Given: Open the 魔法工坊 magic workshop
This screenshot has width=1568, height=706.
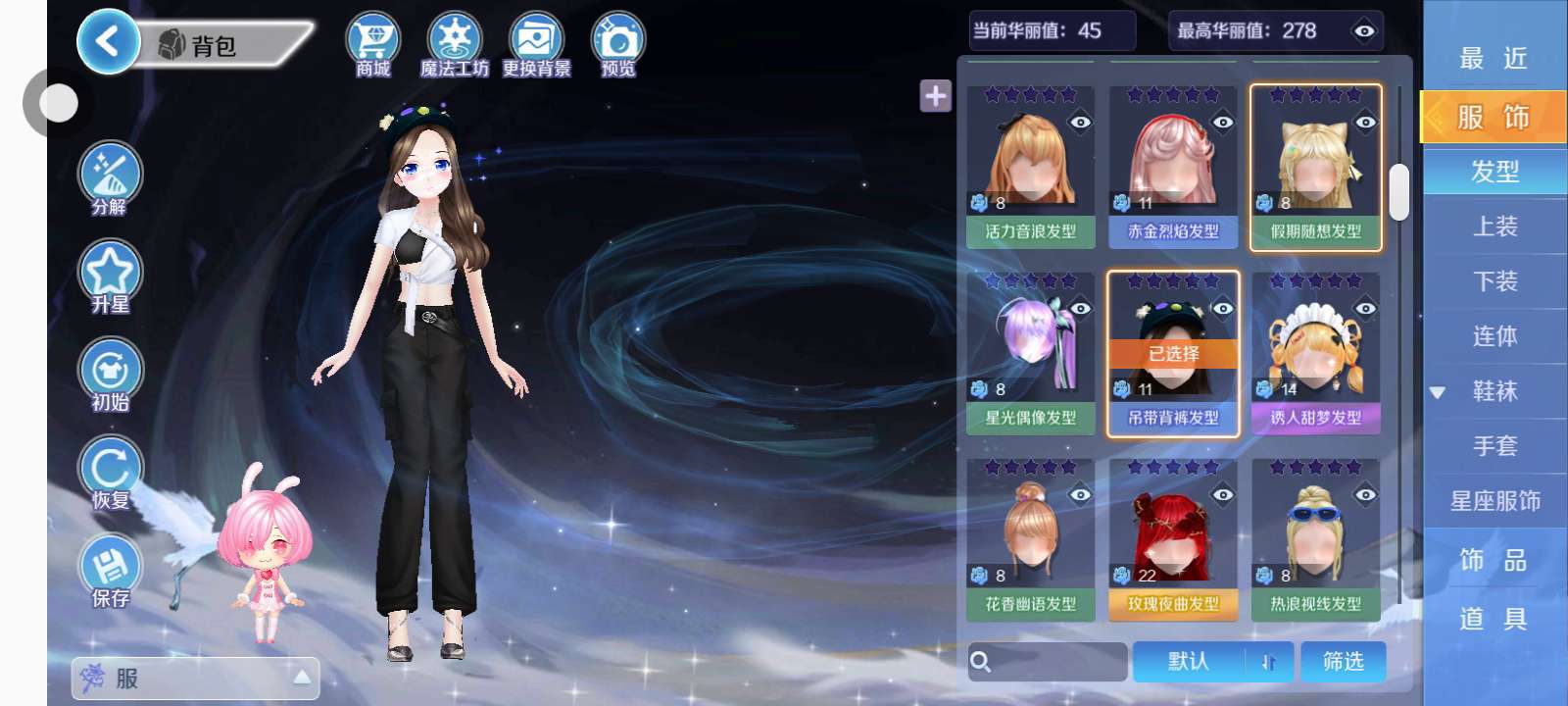Looking at the screenshot, I should (x=454, y=44).
